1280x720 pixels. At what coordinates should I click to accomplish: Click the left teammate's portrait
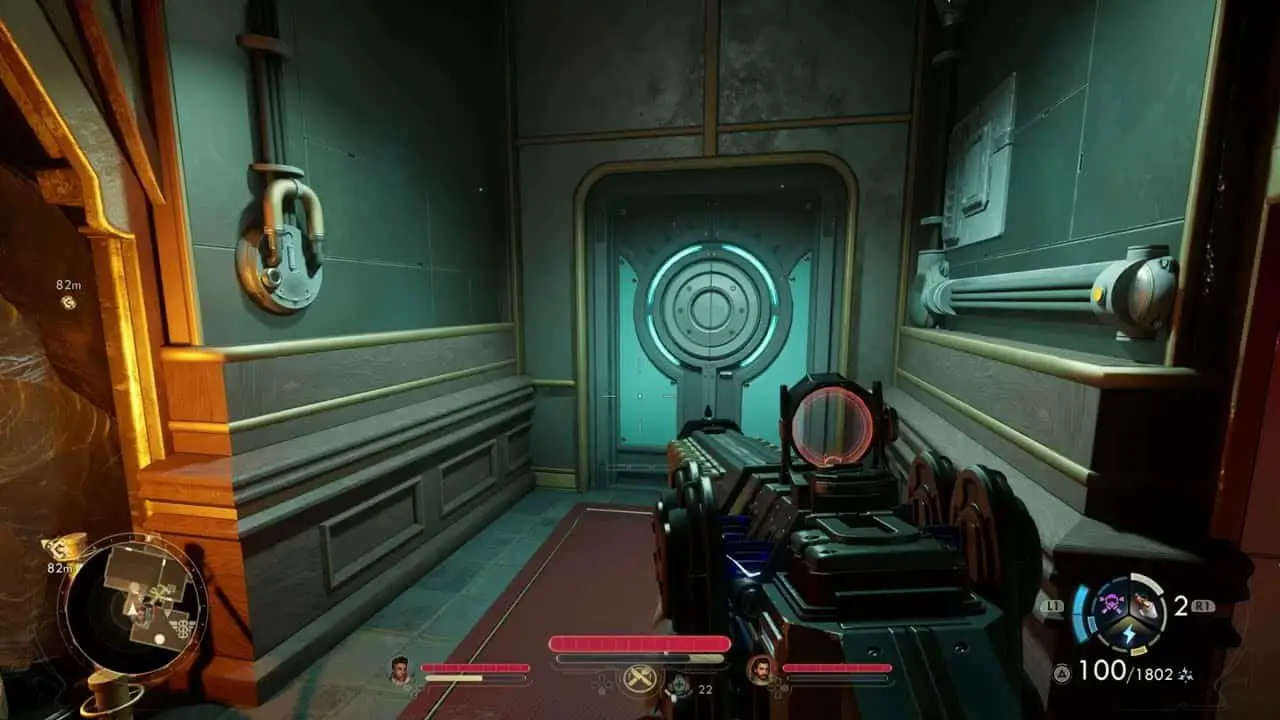point(400,668)
